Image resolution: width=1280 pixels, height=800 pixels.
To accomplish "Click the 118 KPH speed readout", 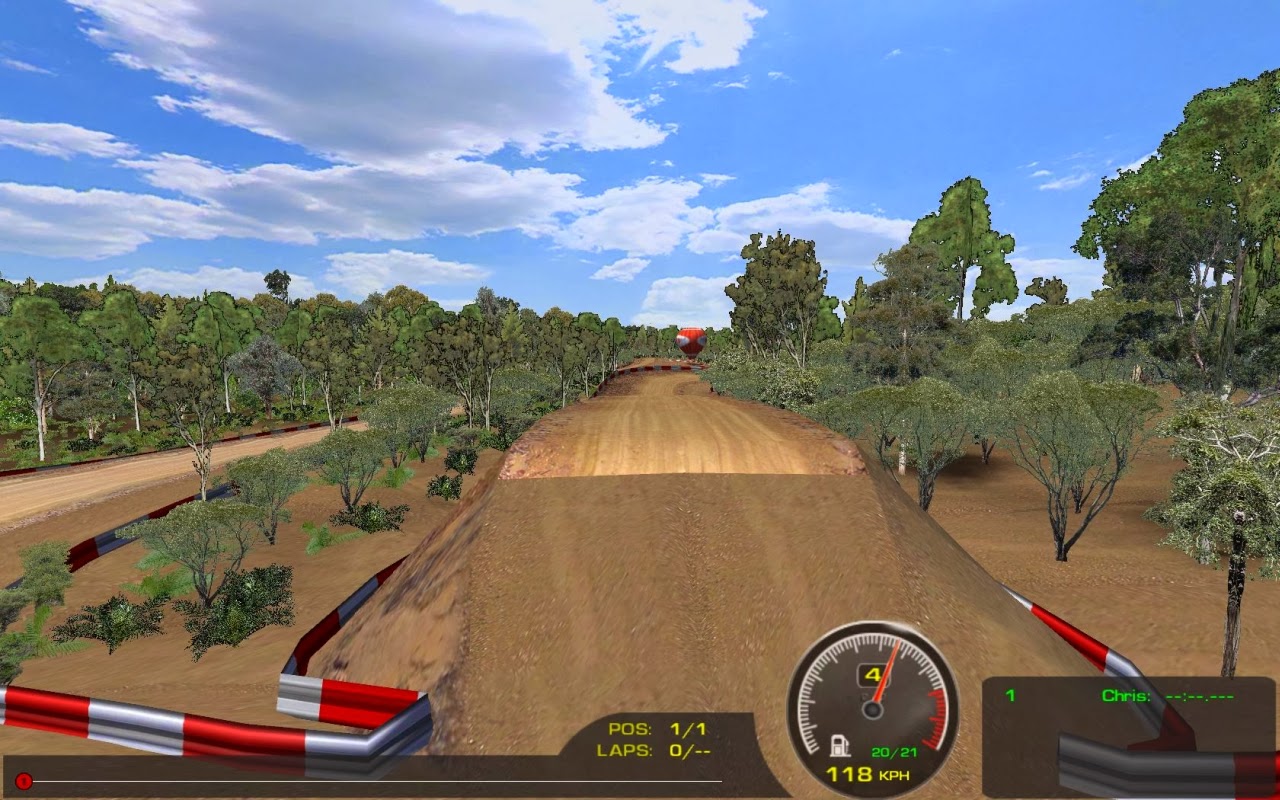I will point(868,774).
